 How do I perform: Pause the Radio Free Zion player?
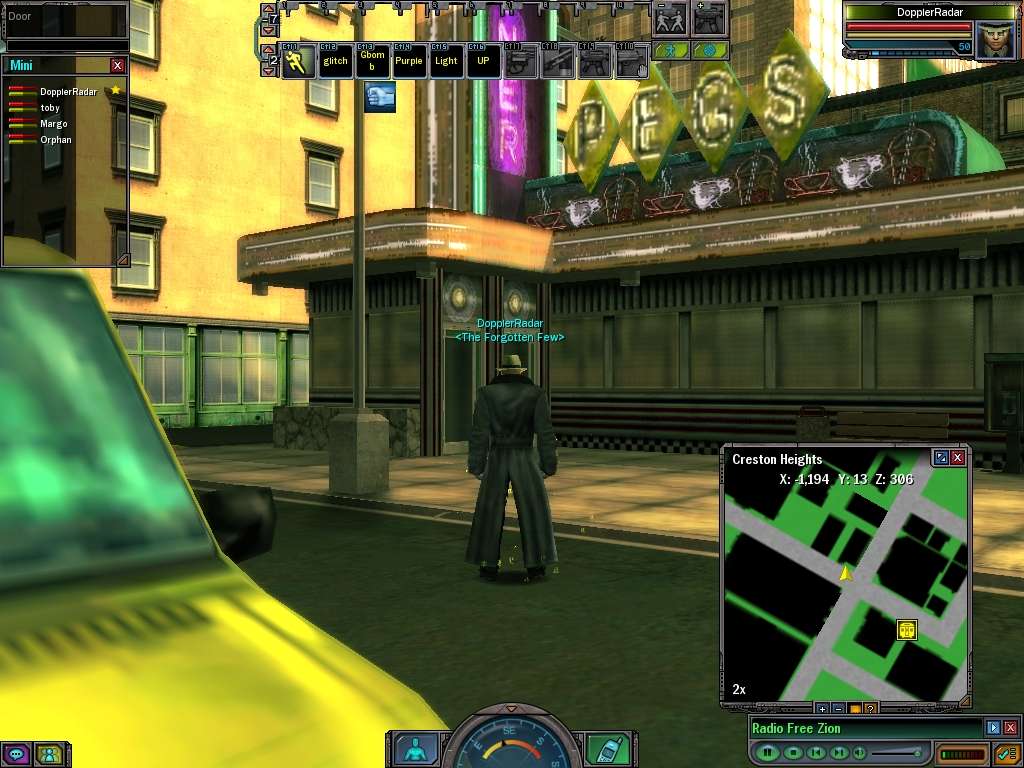(768, 752)
